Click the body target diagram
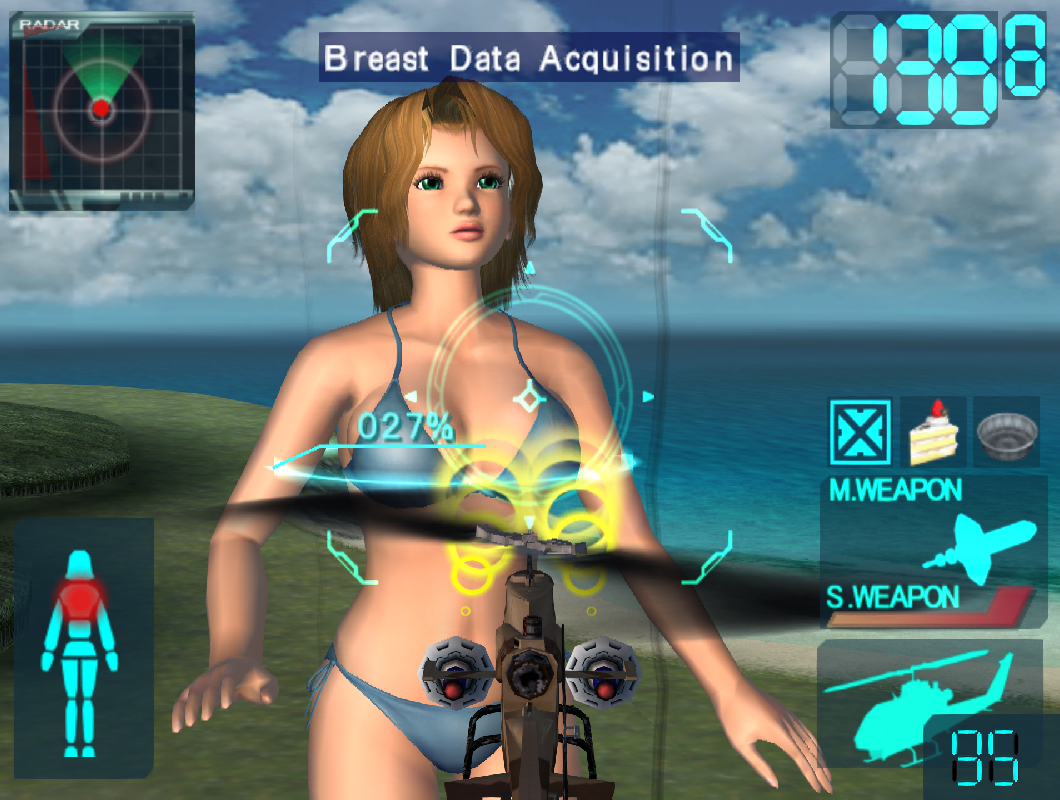1060x800 pixels. click(80, 650)
